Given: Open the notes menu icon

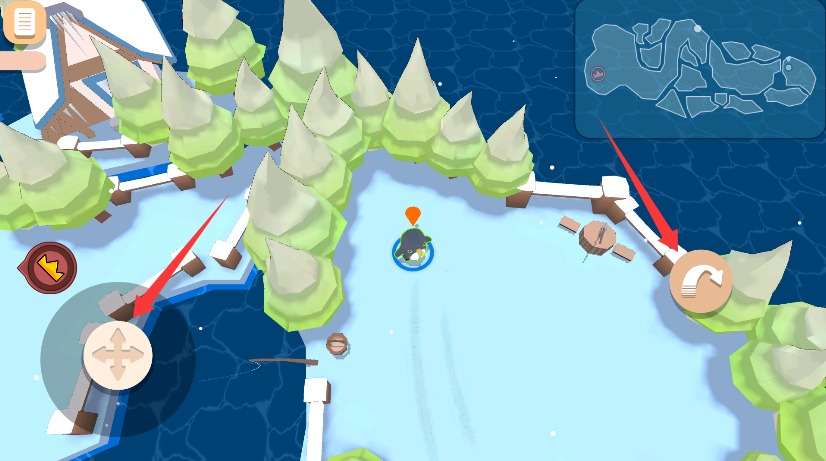Looking at the screenshot, I should pyautogui.click(x=24, y=21).
